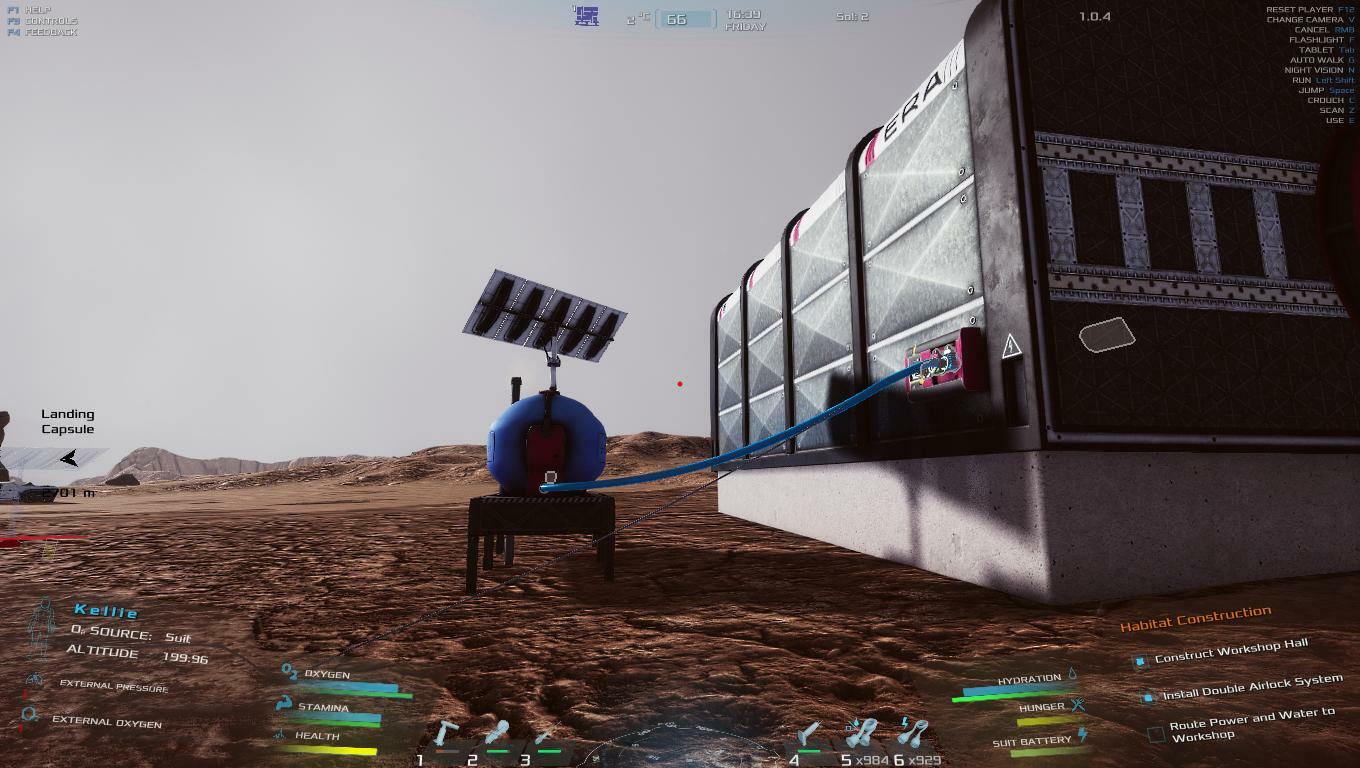
Task: Select the tool in hotbar slot 2
Action: (497, 737)
